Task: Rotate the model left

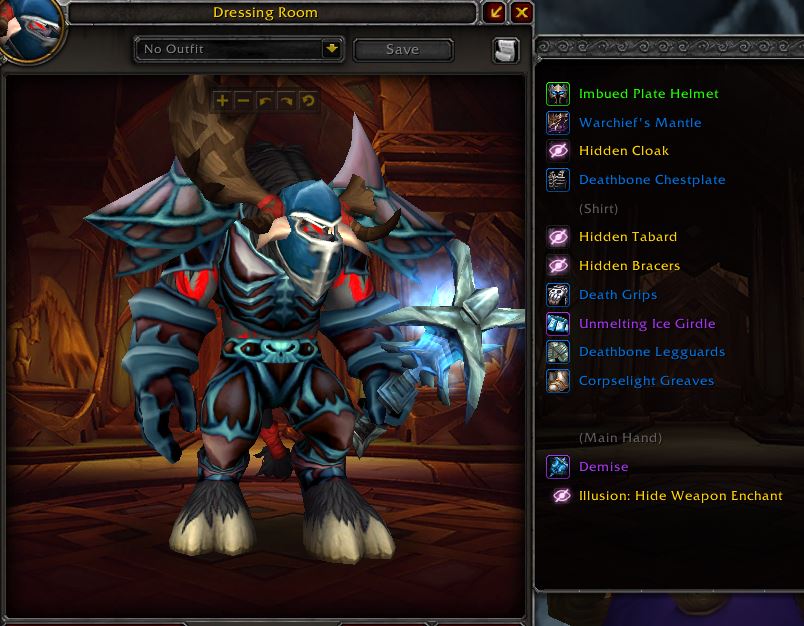Action: pyautogui.click(x=265, y=101)
